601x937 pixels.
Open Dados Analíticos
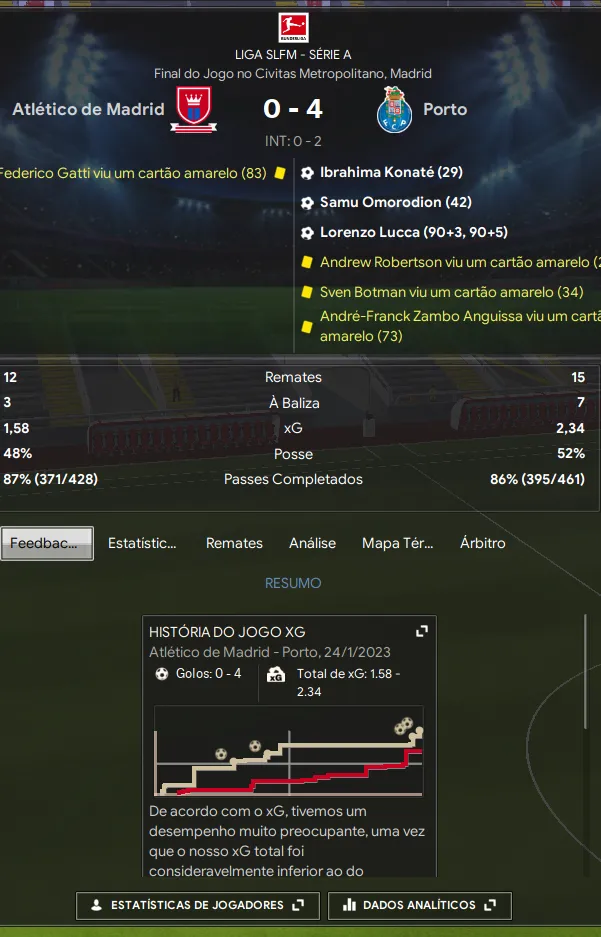click(419, 905)
